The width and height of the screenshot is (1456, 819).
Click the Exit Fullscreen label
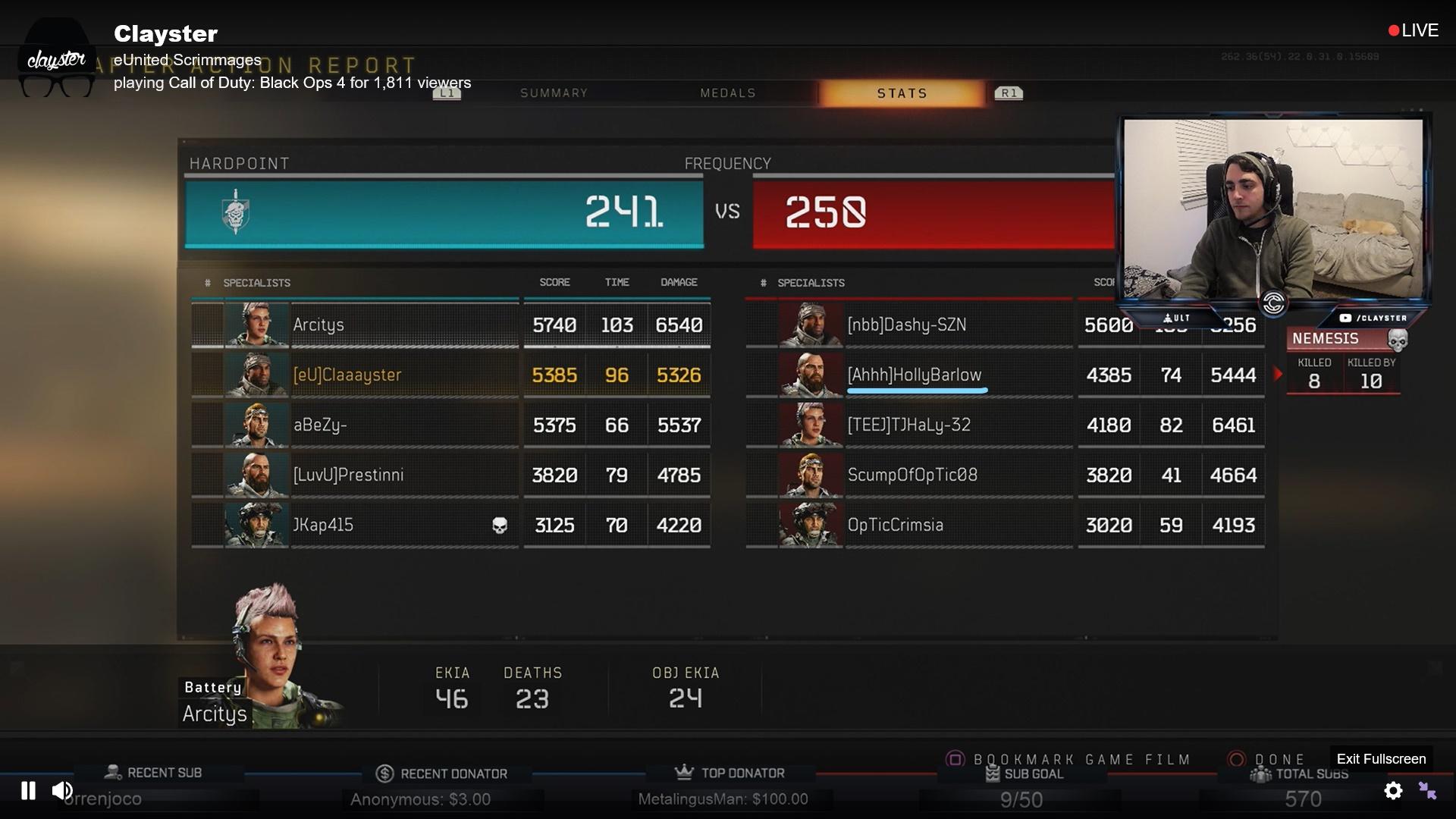point(1380,758)
